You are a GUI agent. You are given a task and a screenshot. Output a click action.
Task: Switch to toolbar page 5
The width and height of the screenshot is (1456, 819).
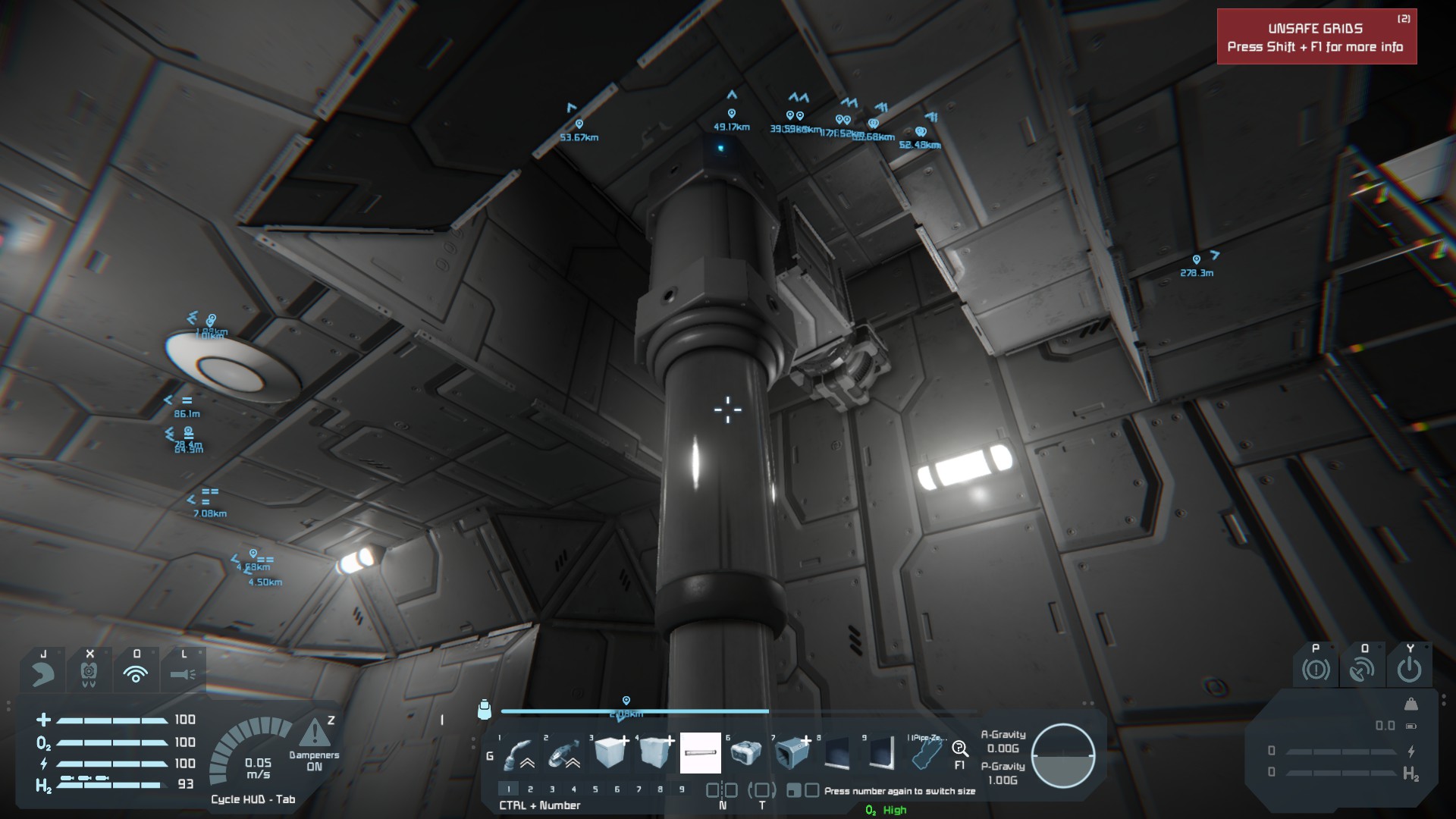pos(595,789)
